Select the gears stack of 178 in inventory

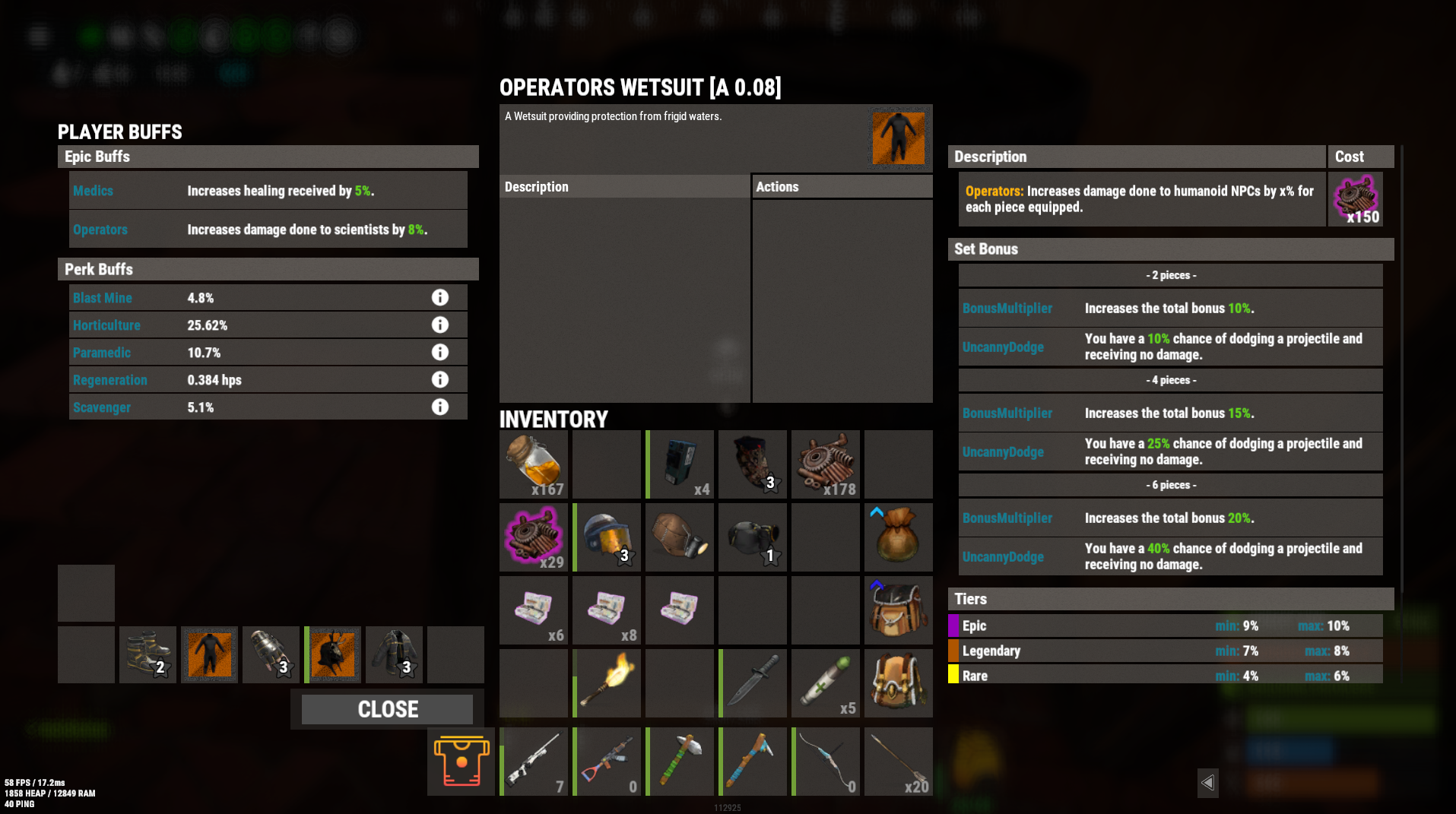[825, 464]
